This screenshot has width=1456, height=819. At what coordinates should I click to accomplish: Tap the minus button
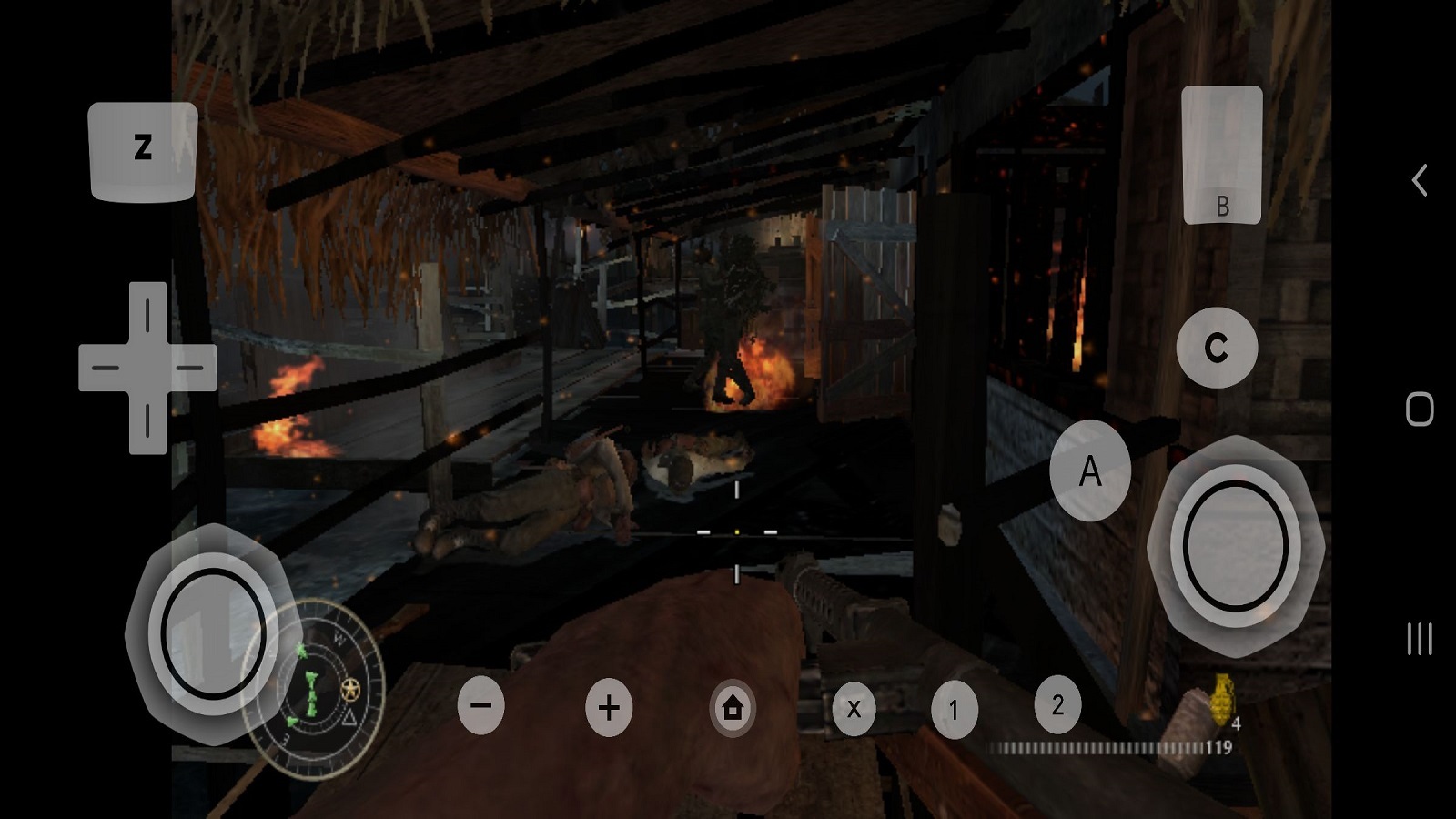tap(480, 705)
